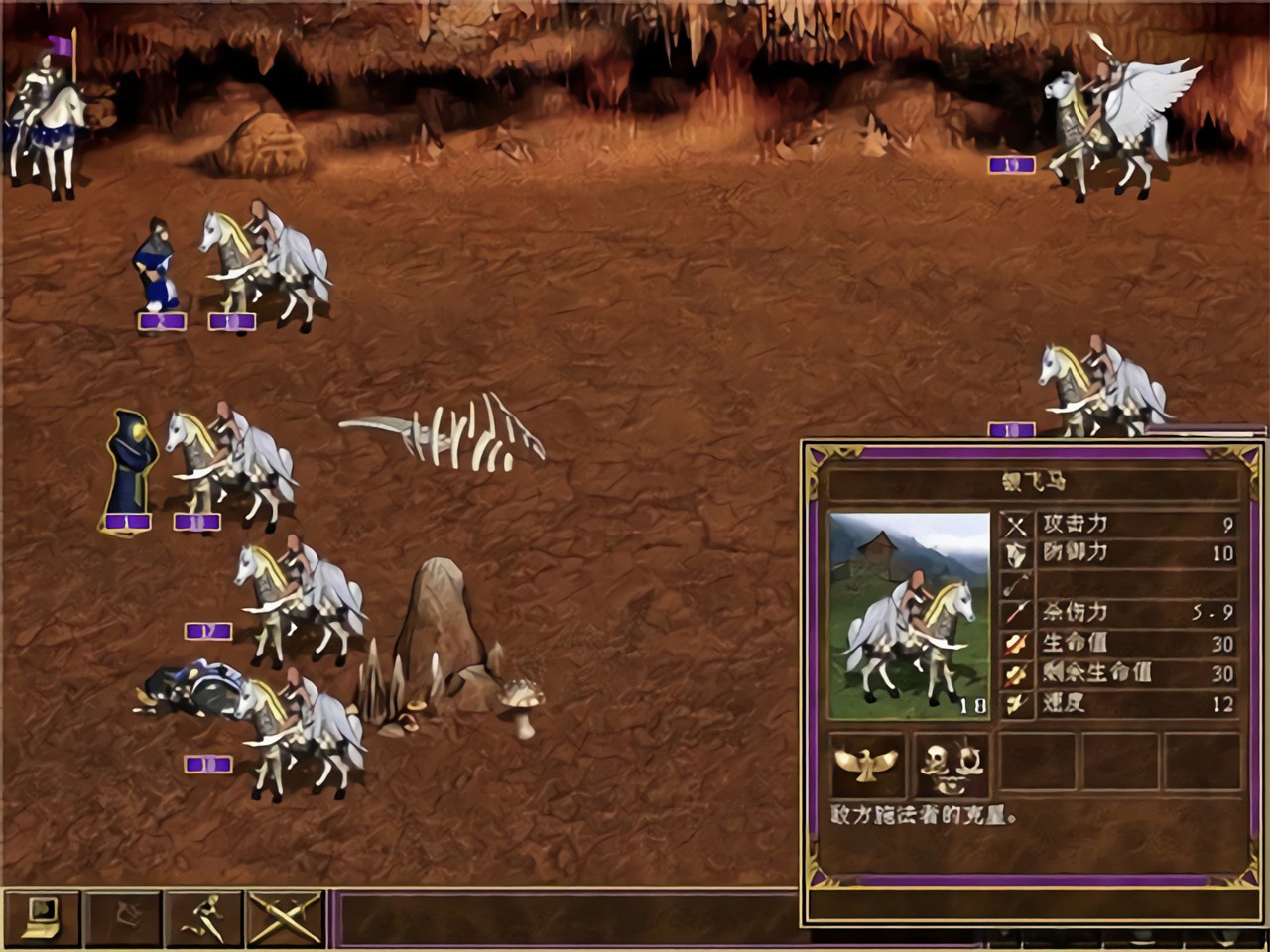
Task: Select the golden winged ability icon
Action: coord(867,766)
